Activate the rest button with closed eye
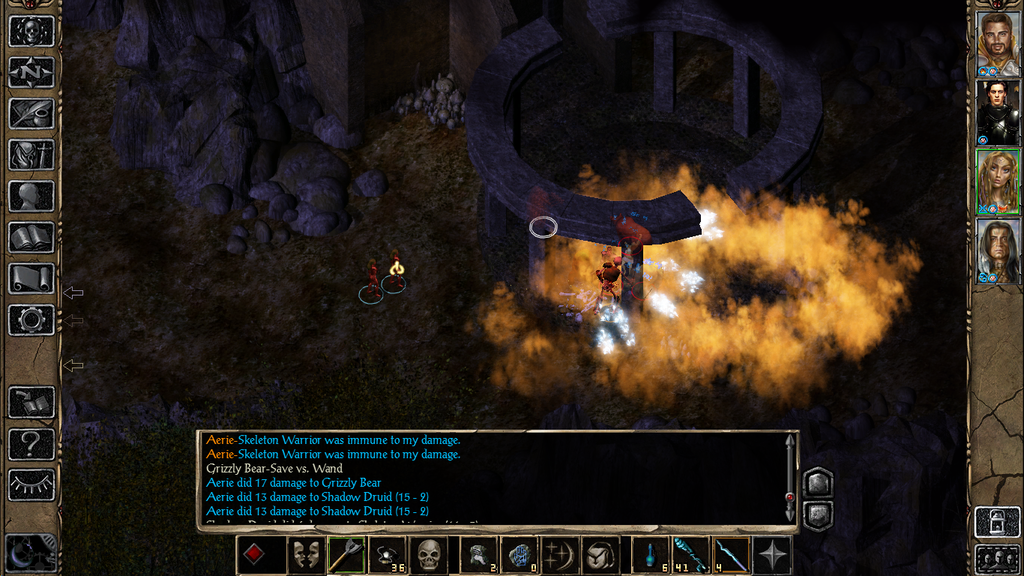The width and height of the screenshot is (1024, 576). pos(31,484)
